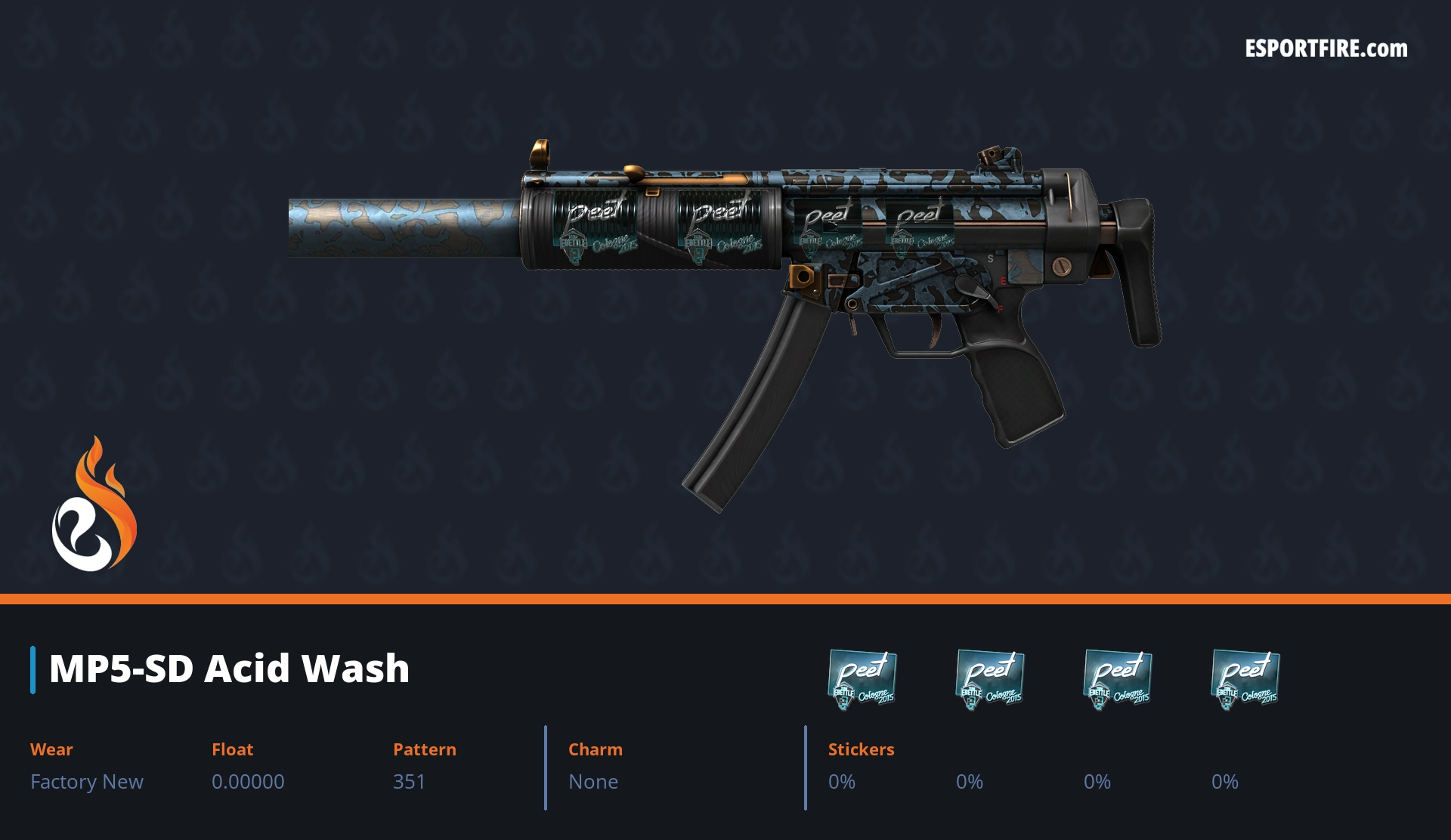This screenshot has width=1451, height=840.
Task: Open the ESPORTFIRE.com site link
Action: point(1326,49)
